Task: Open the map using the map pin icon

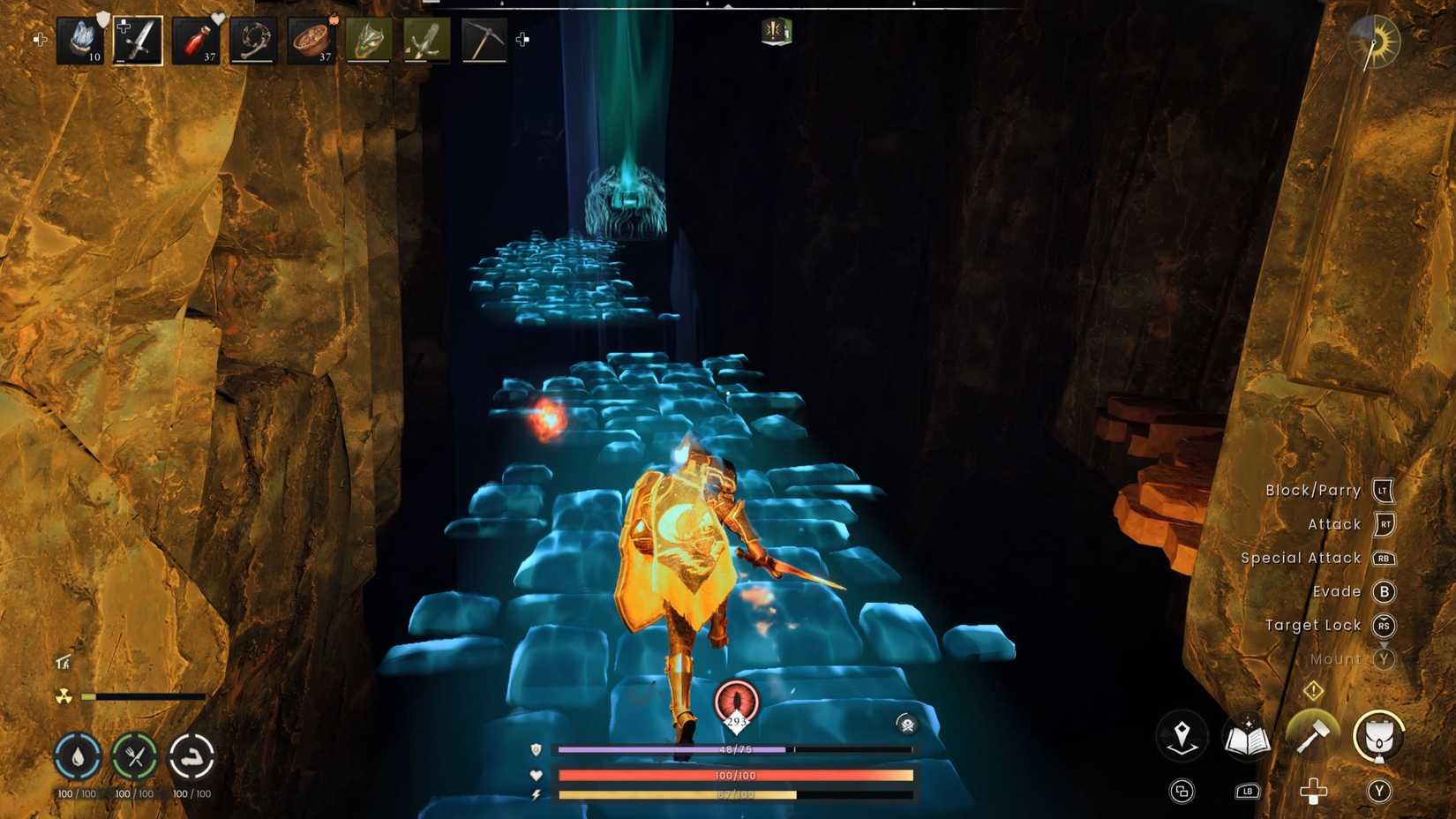Action: 1183,734
